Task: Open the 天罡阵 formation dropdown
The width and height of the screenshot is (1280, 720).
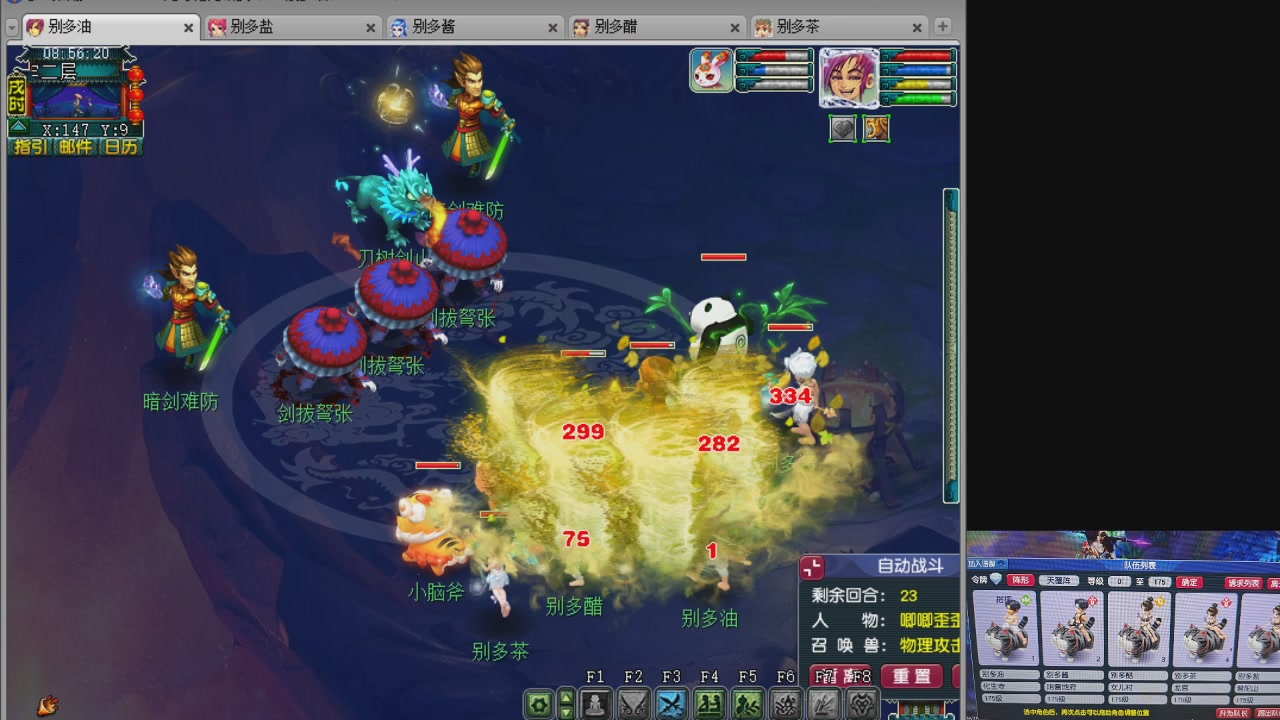Action: click(x=1059, y=581)
